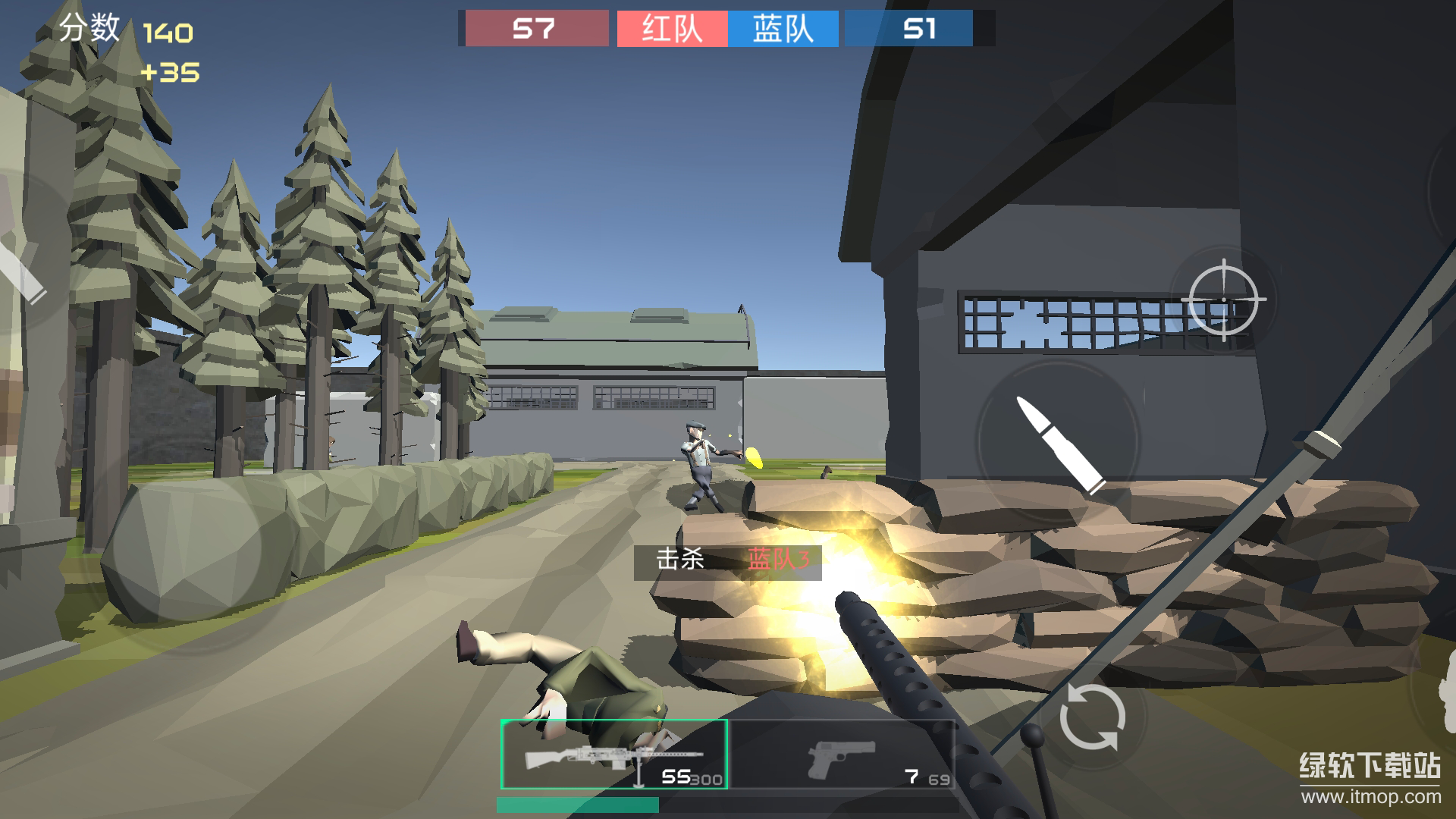This screenshot has width=1456, height=819.
Task: Fire using the large round bullet button
Action: point(1059,444)
